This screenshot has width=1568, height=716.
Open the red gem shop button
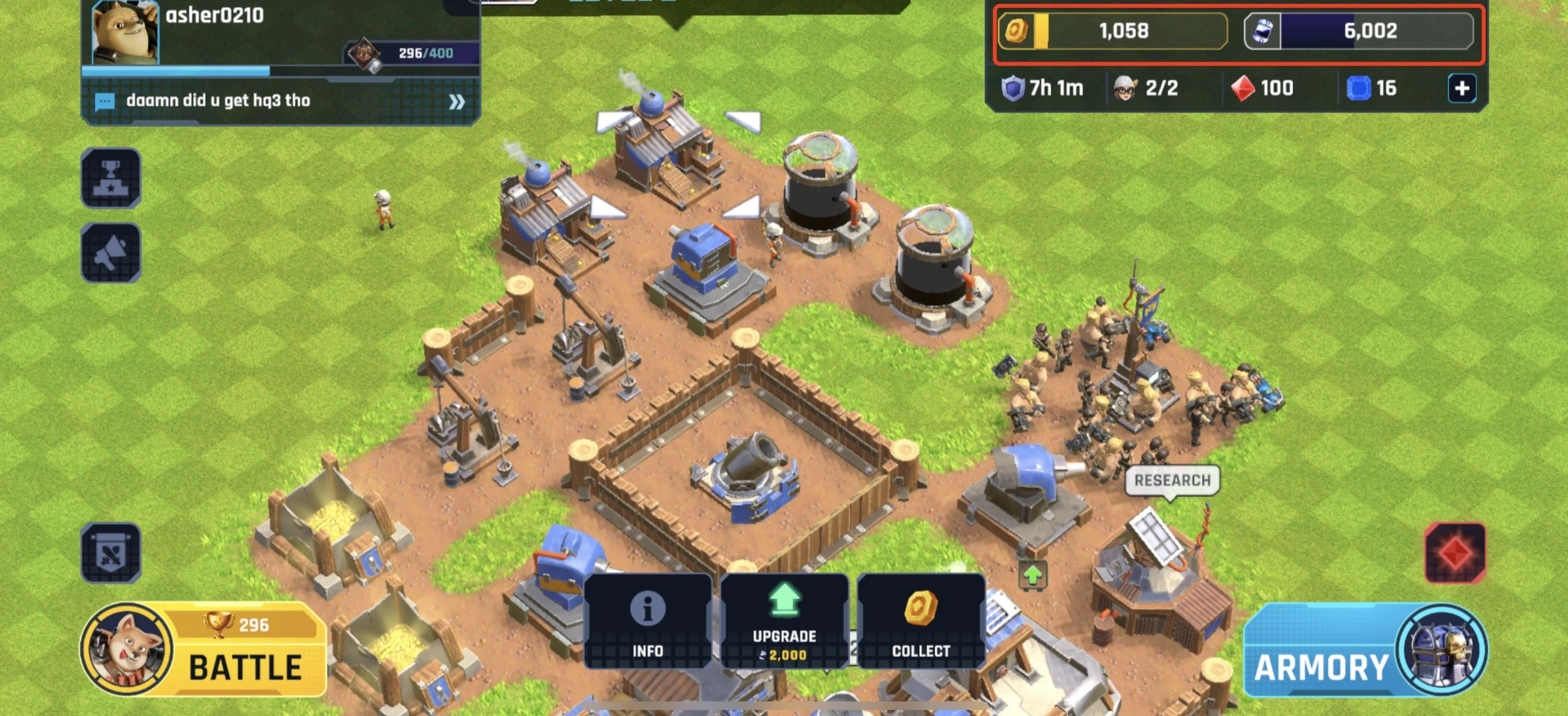[1455, 553]
